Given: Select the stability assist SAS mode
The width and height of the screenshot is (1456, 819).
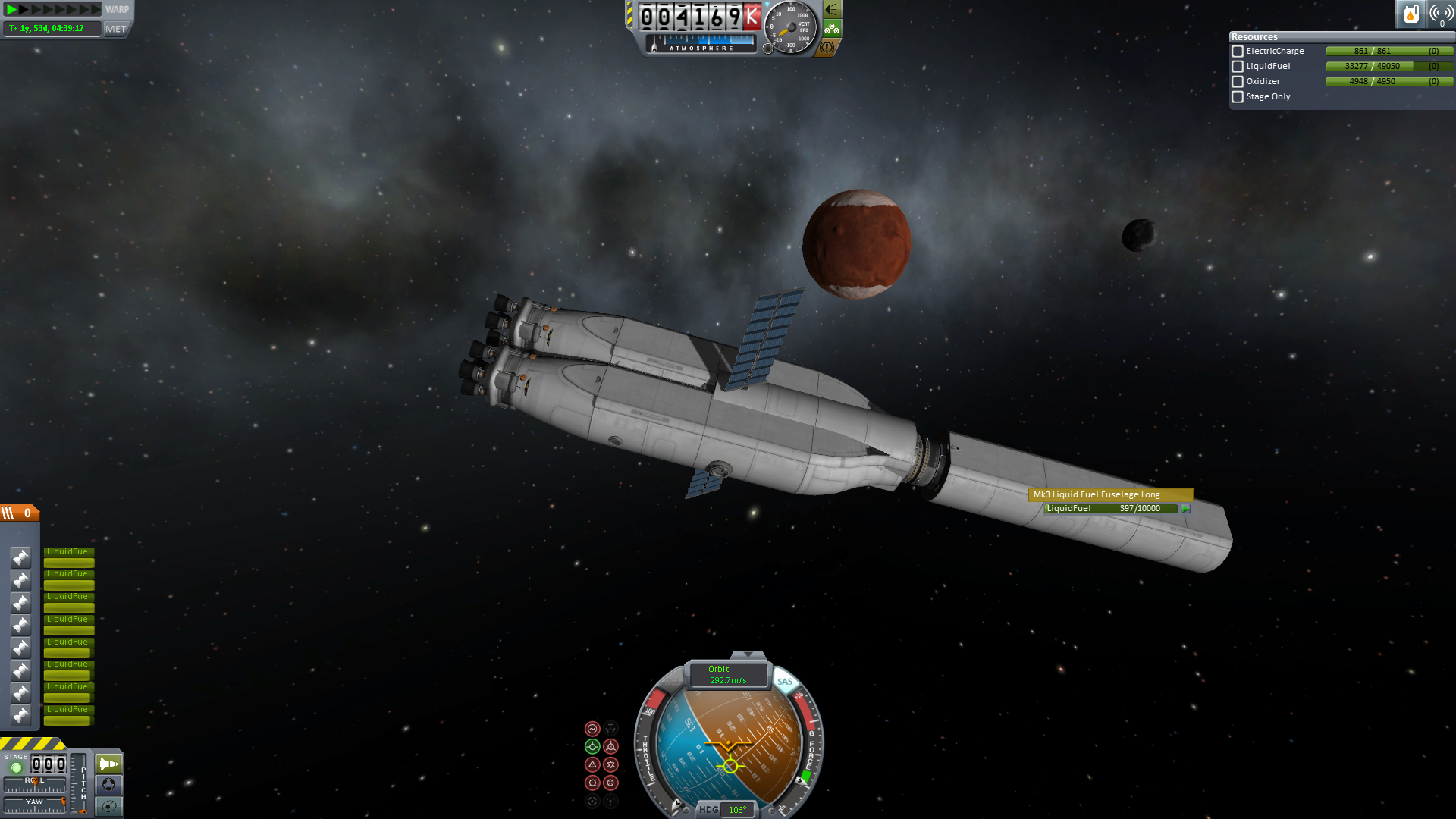Looking at the screenshot, I should tap(592, 729).
